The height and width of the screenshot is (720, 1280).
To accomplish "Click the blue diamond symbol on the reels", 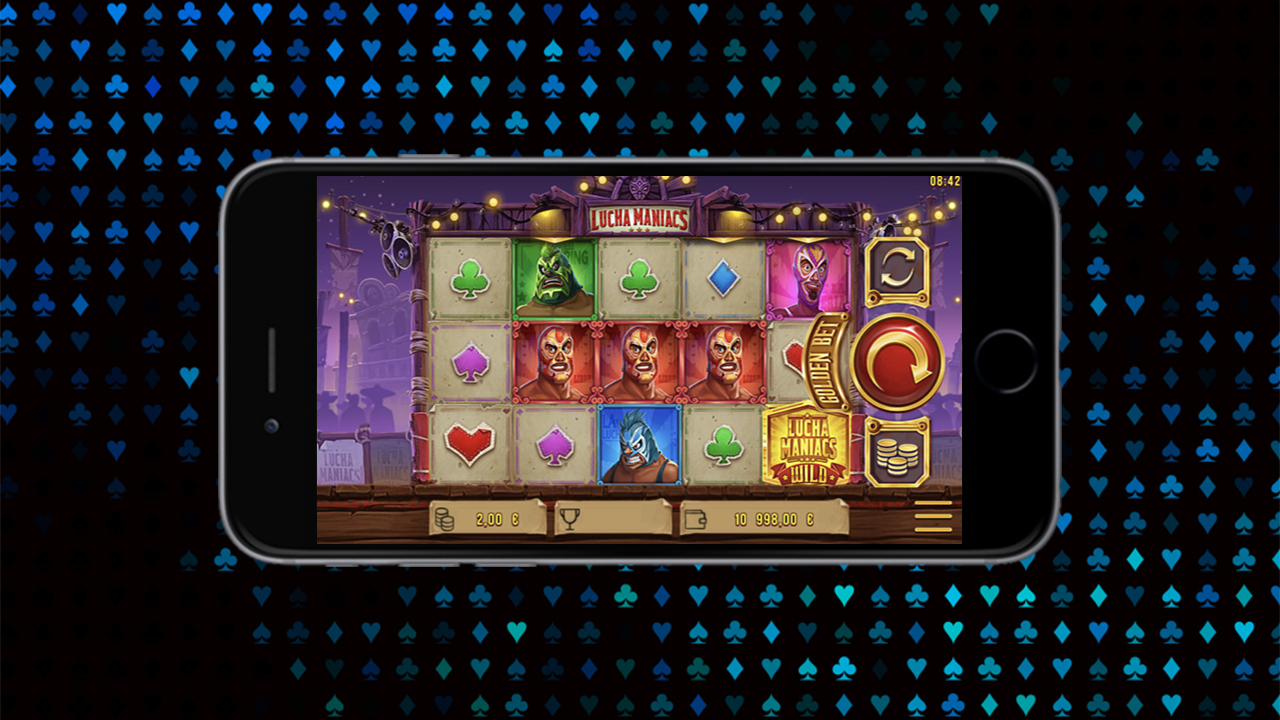I will [721, 279].
